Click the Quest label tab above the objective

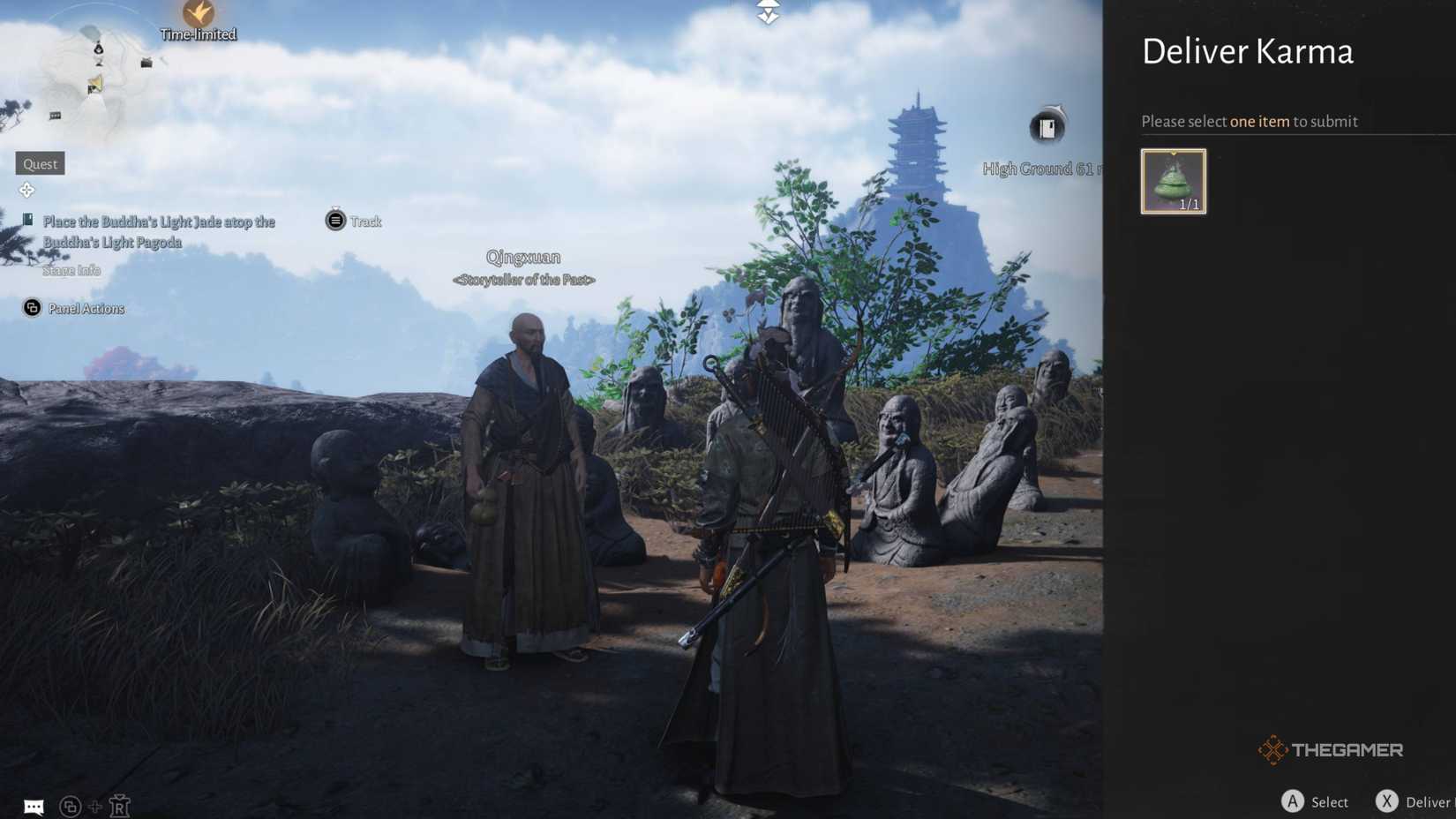(x=39, y=163)
